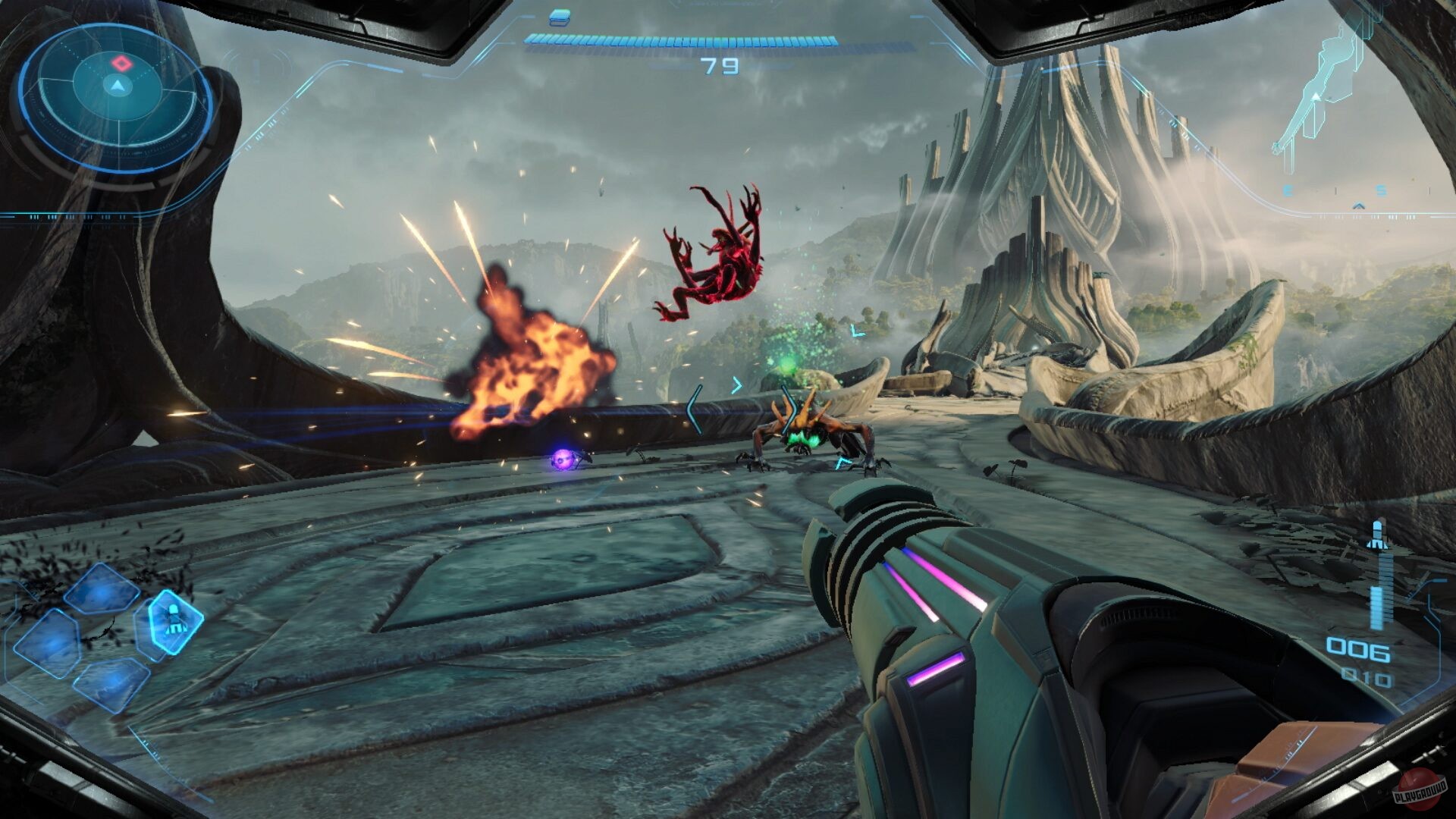
Task: Click the red enemy marker on the radar
Action: (121, 62)
